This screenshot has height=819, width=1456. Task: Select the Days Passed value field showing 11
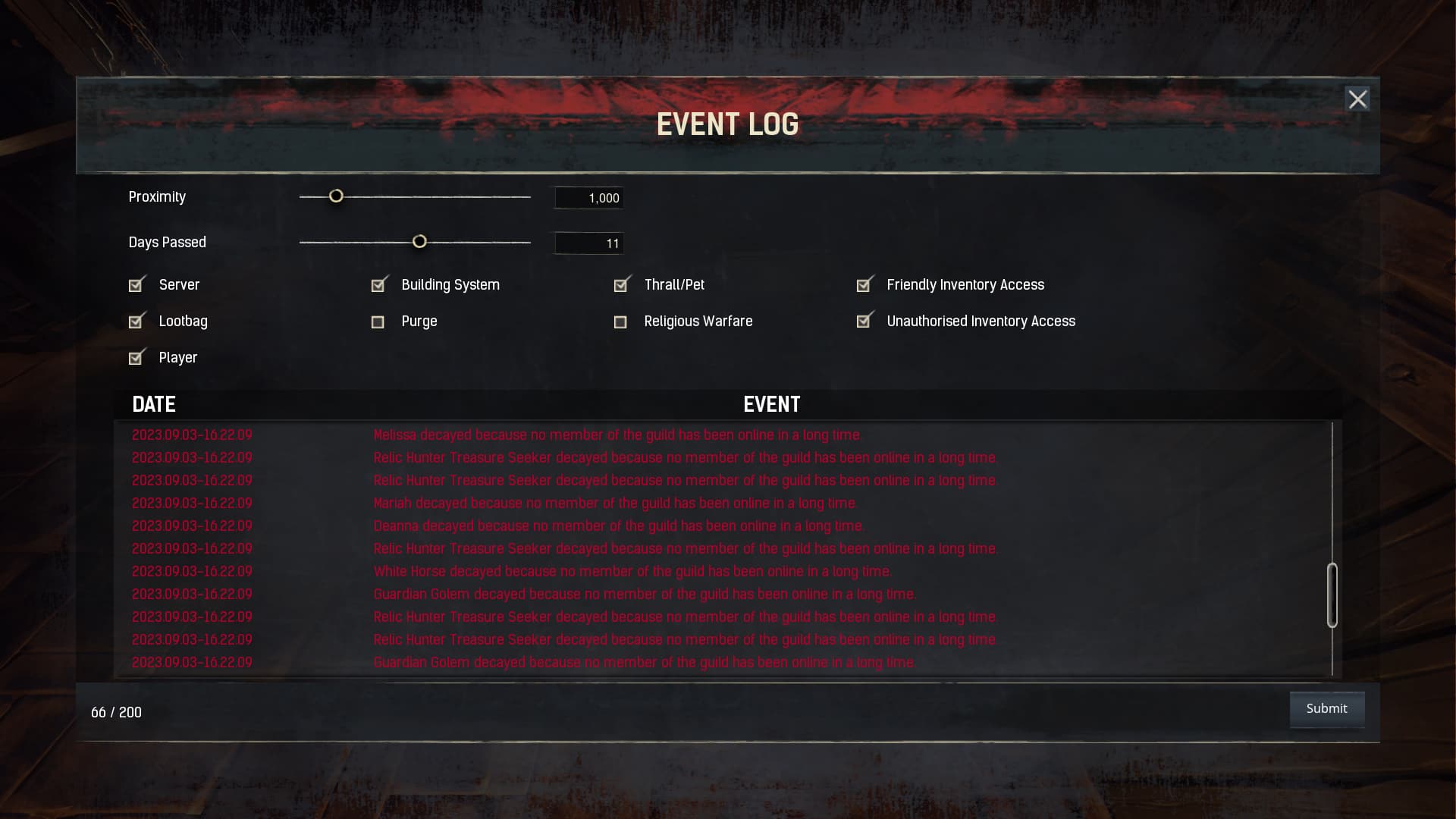[588, 243]
